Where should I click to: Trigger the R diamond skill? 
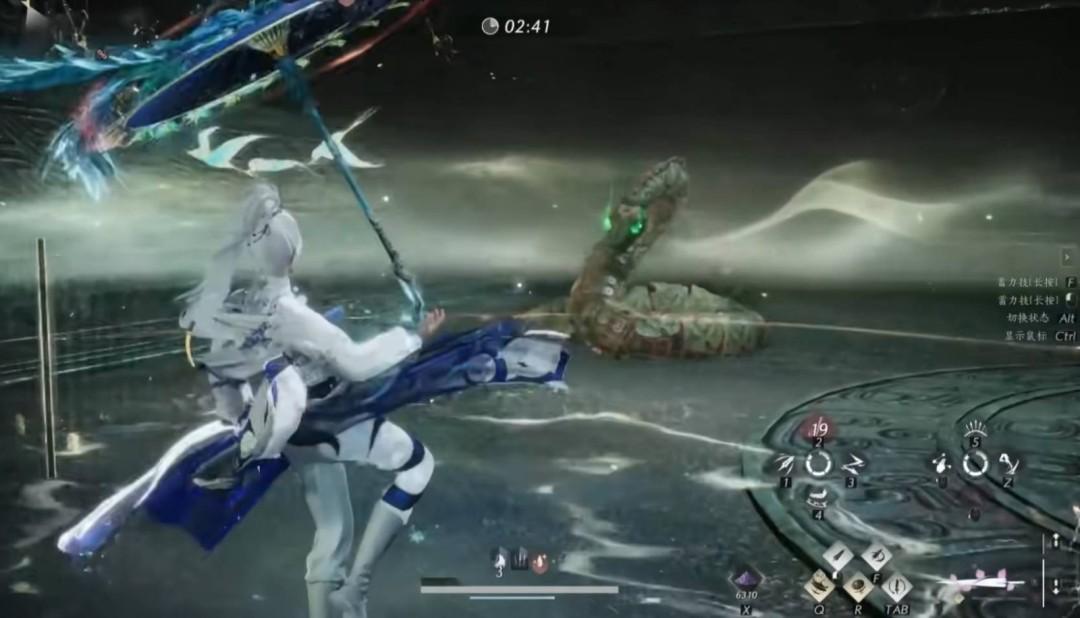pyautogui.click(x=857, y=586)
